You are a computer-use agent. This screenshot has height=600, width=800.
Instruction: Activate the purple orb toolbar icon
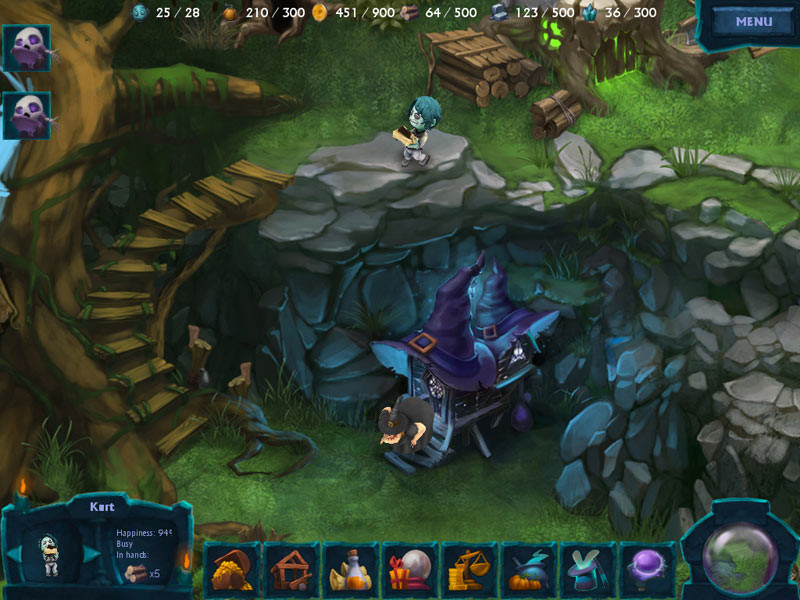pos(645,570)
